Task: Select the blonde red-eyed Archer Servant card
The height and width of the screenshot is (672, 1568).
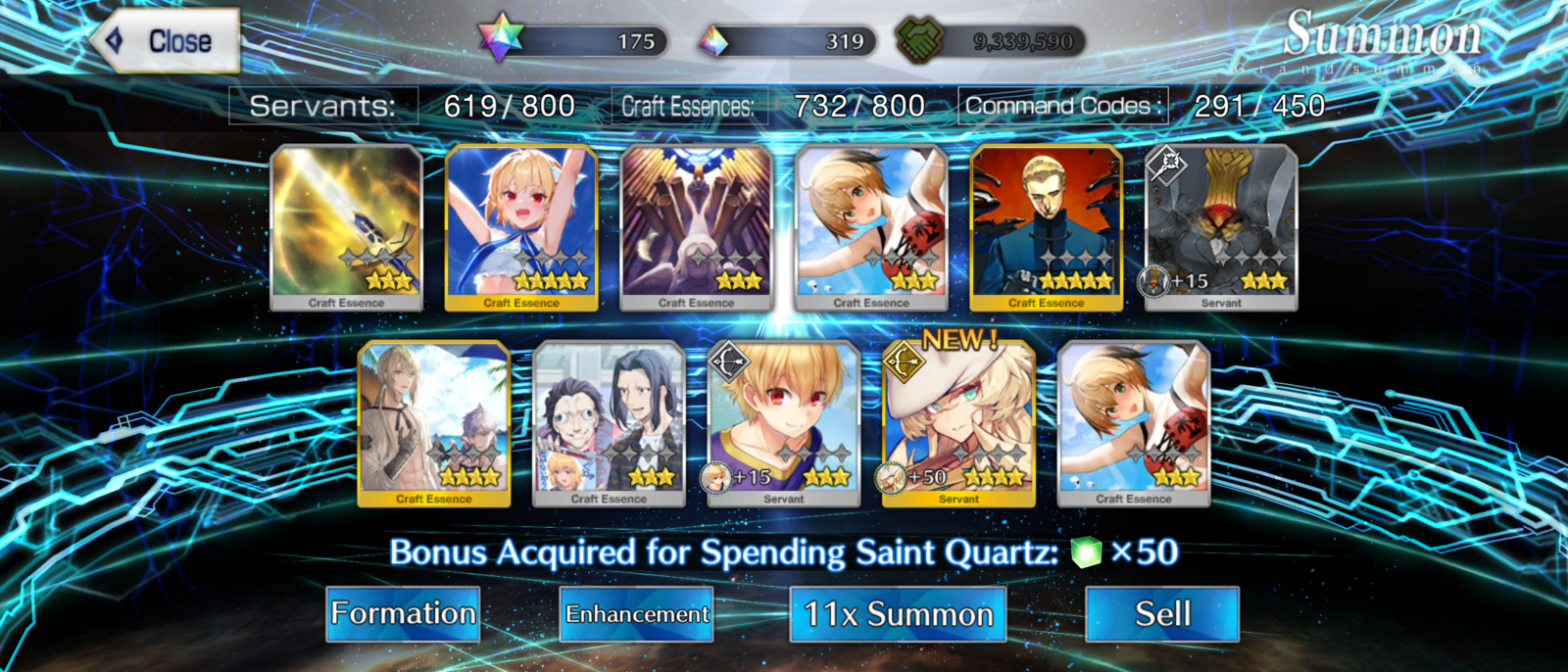Action: 784,423
